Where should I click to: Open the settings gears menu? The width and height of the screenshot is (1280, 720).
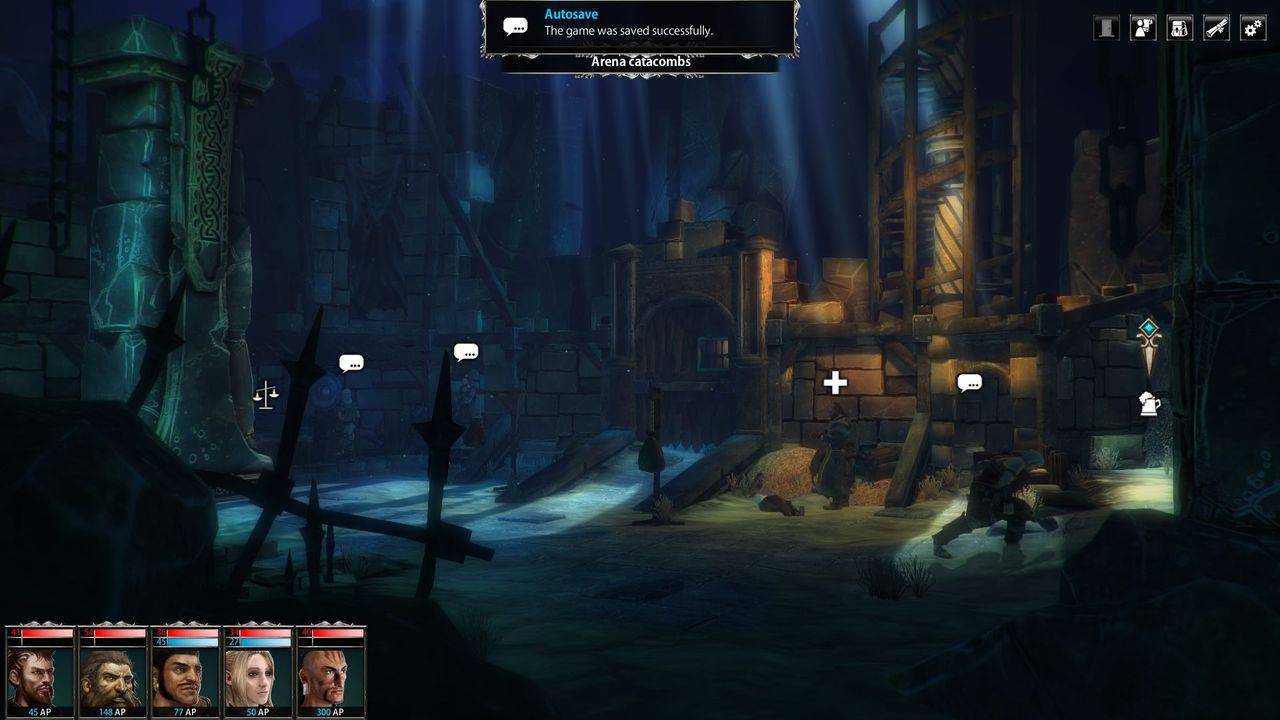(x=1252, y=28)
